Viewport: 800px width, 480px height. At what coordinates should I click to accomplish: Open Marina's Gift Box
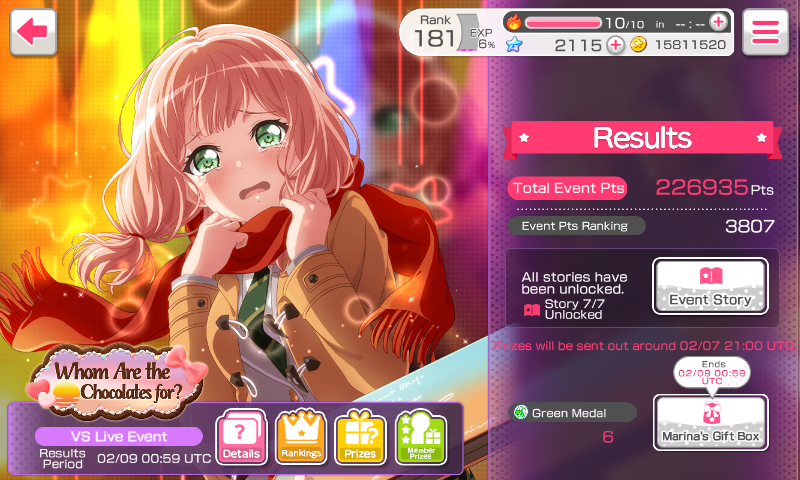point(710,422)
